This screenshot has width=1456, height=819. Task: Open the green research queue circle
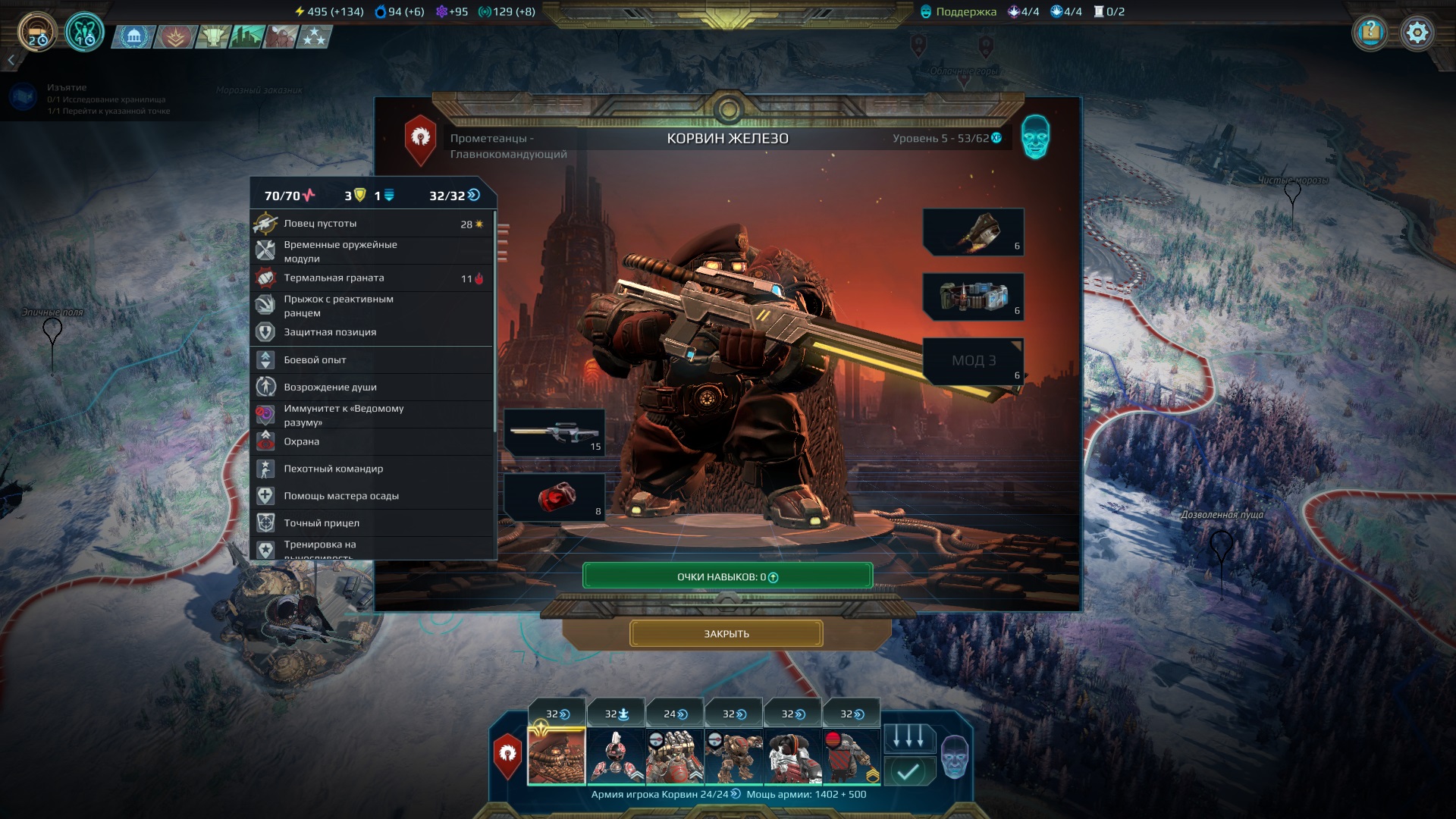[x=84, y=33]
